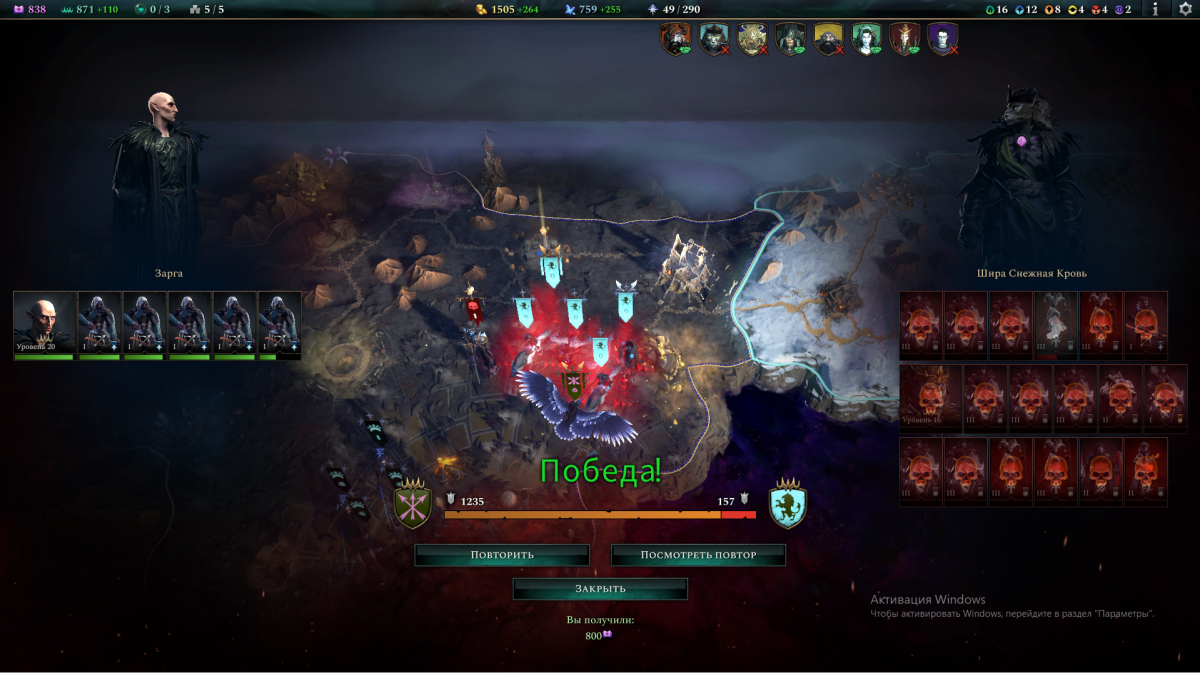Screen dimensions: 1200x675
Task: Click the attacker's green crossed-arrows army crest
Action: tap(412, 507)
